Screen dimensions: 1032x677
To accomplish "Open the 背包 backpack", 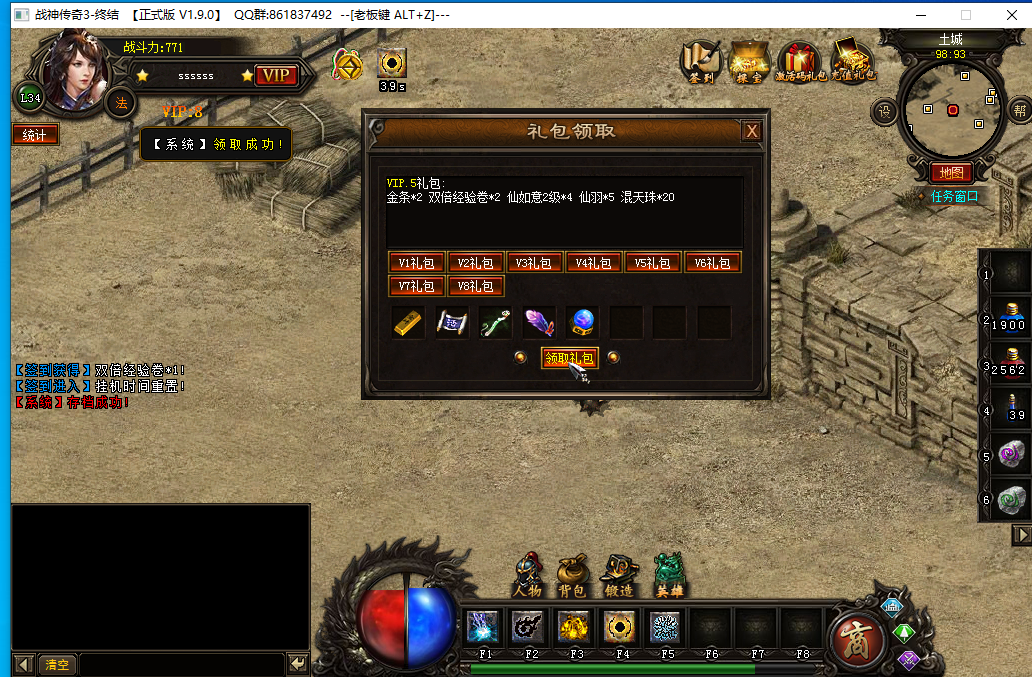I will (x=572, y=577).
